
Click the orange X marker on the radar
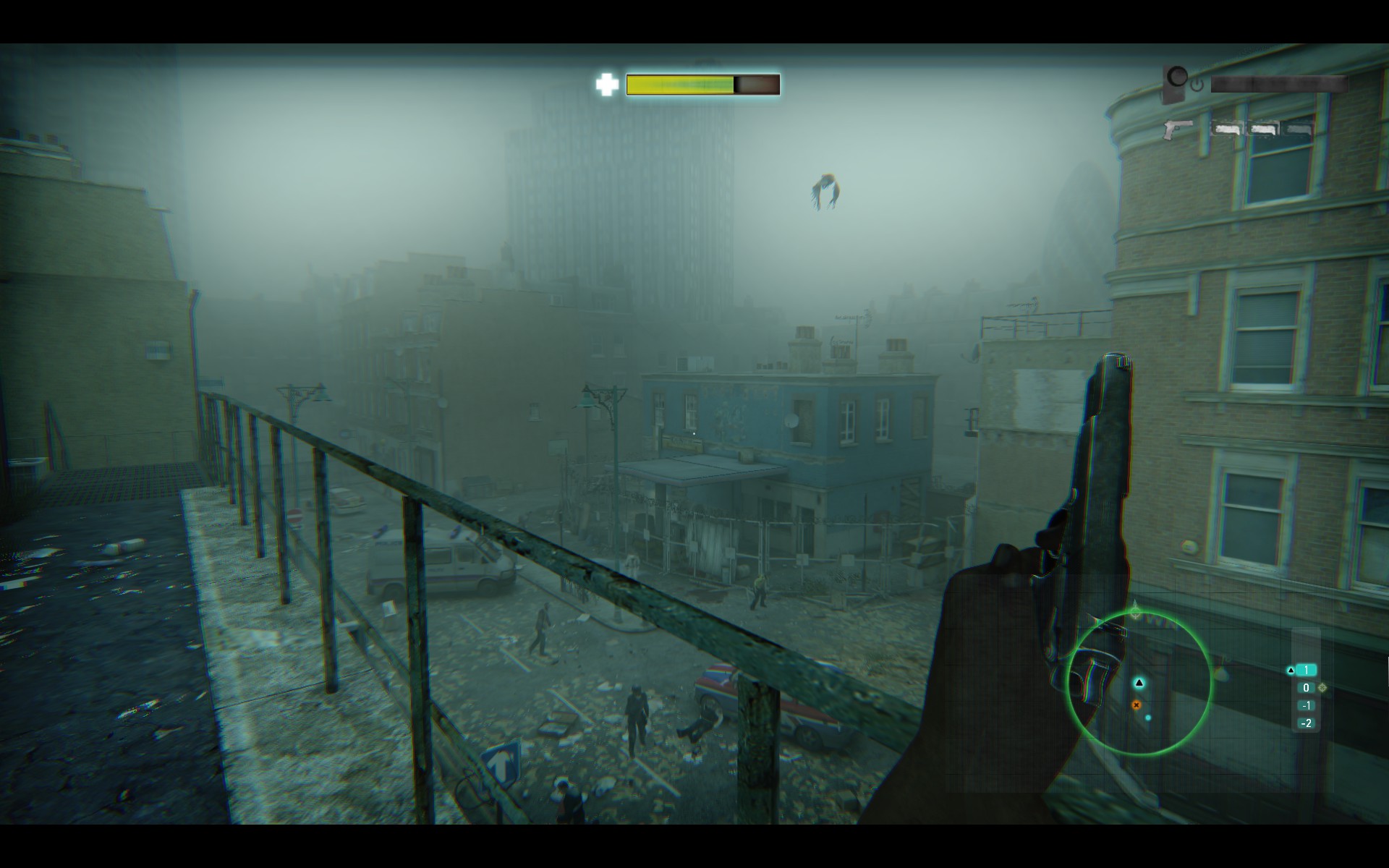(1136, 705)
